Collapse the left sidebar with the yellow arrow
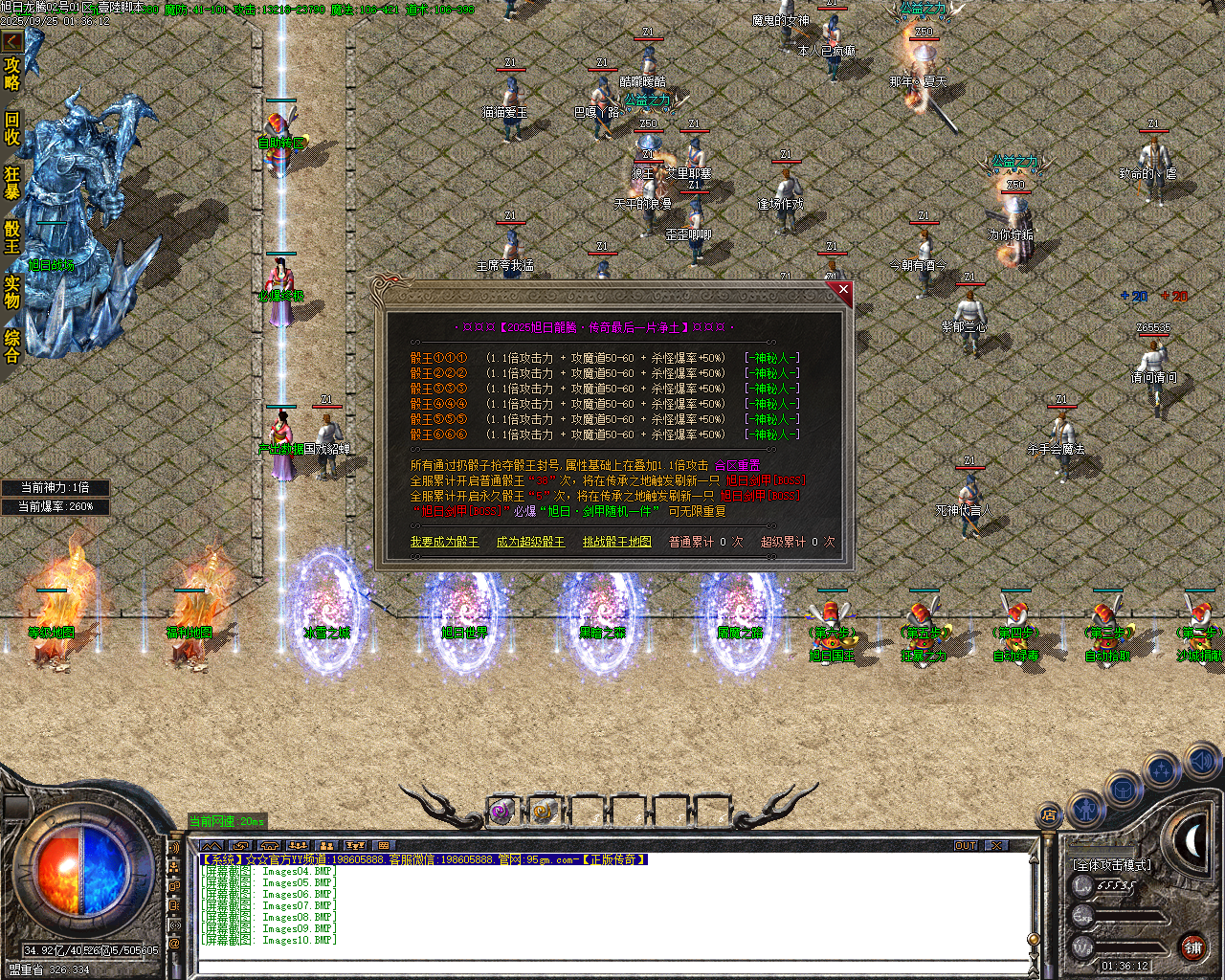Image resolution: width=1225 pixels, height=980 pixels. [x=11, y=40]
